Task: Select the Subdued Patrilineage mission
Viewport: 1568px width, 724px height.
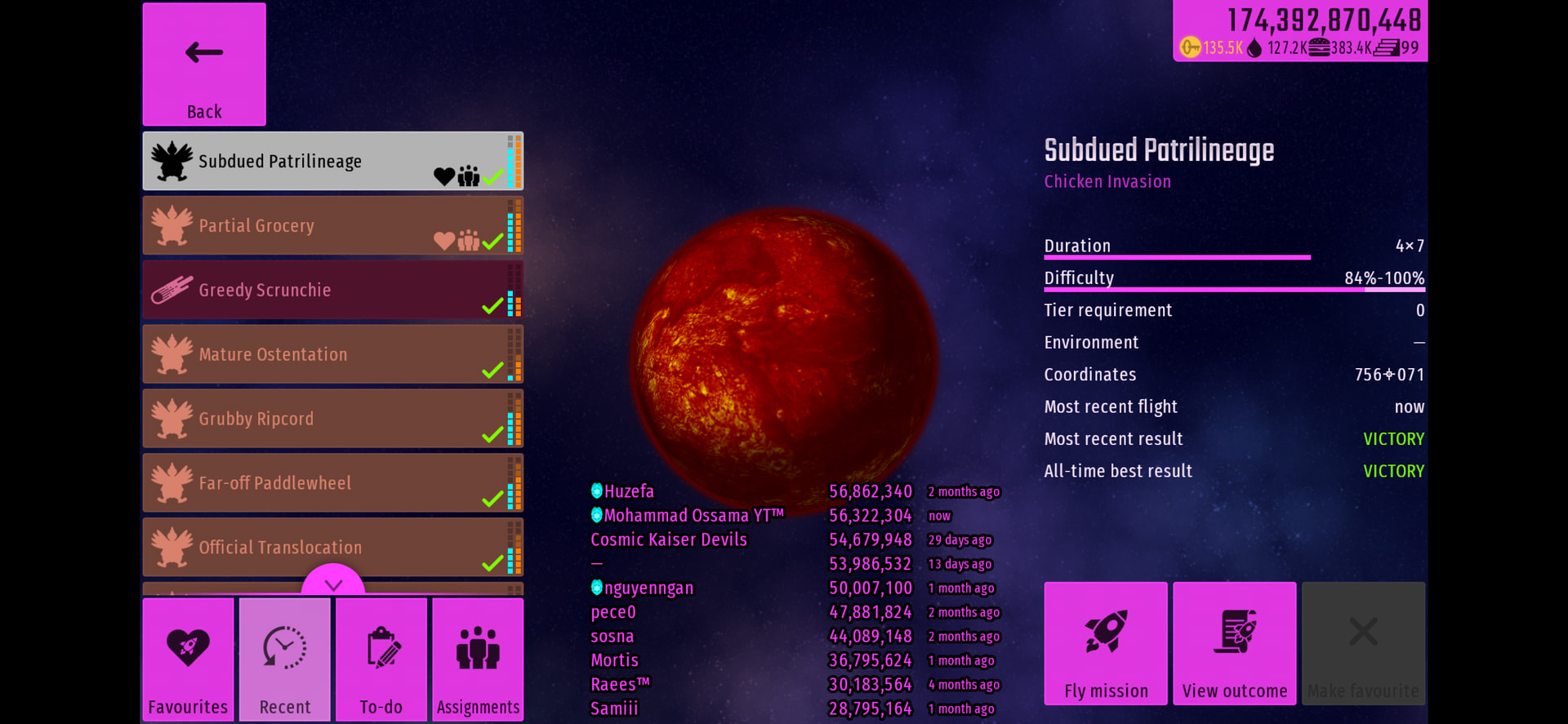Action: pos(332,162)
